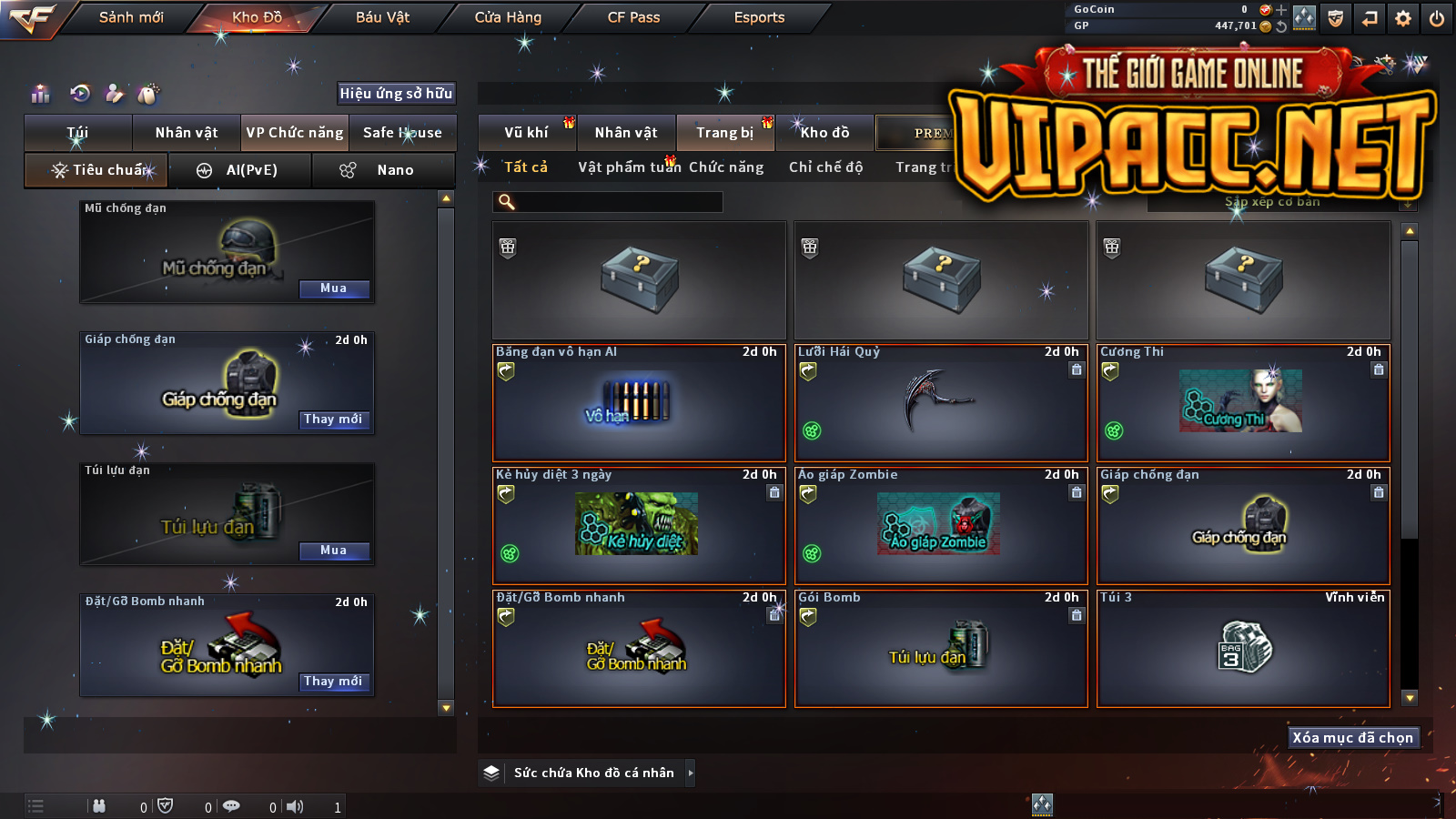The image size is (1456, 819).
Task: Show Hiệu ứng sở hữu effects
Action: pos(396,93)
